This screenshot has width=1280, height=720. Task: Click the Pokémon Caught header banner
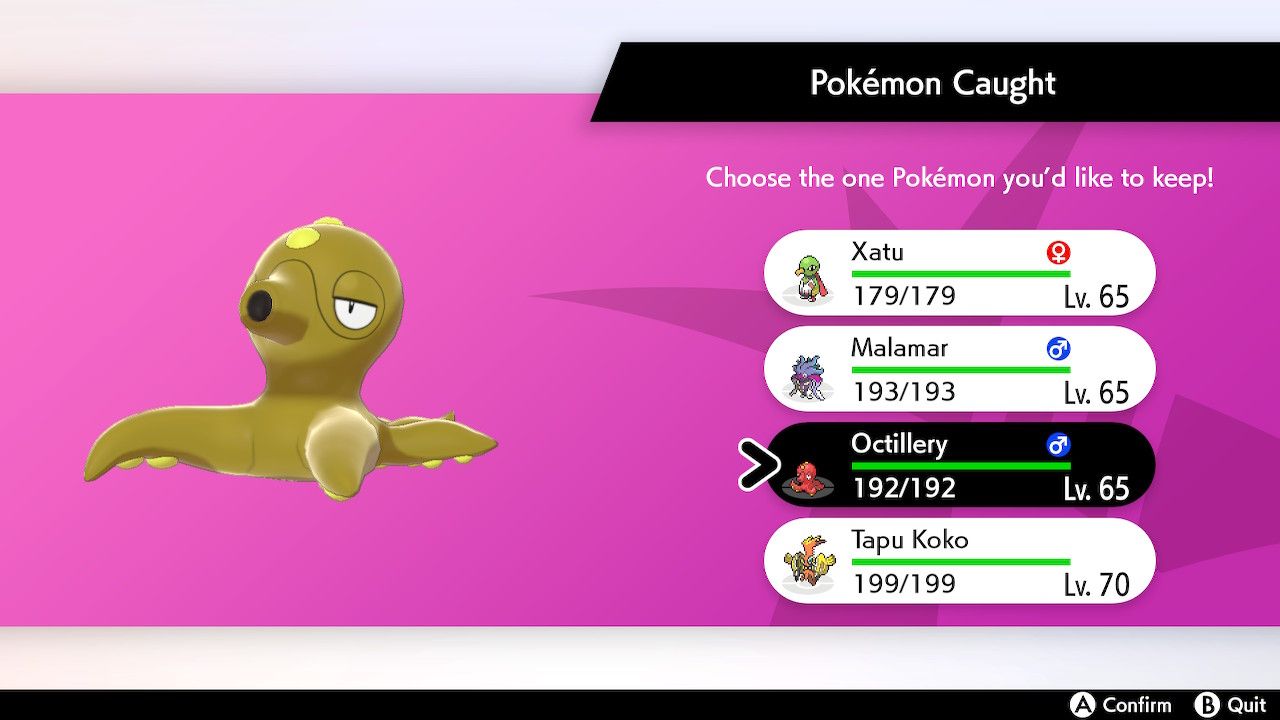click(x=932, y=83)
